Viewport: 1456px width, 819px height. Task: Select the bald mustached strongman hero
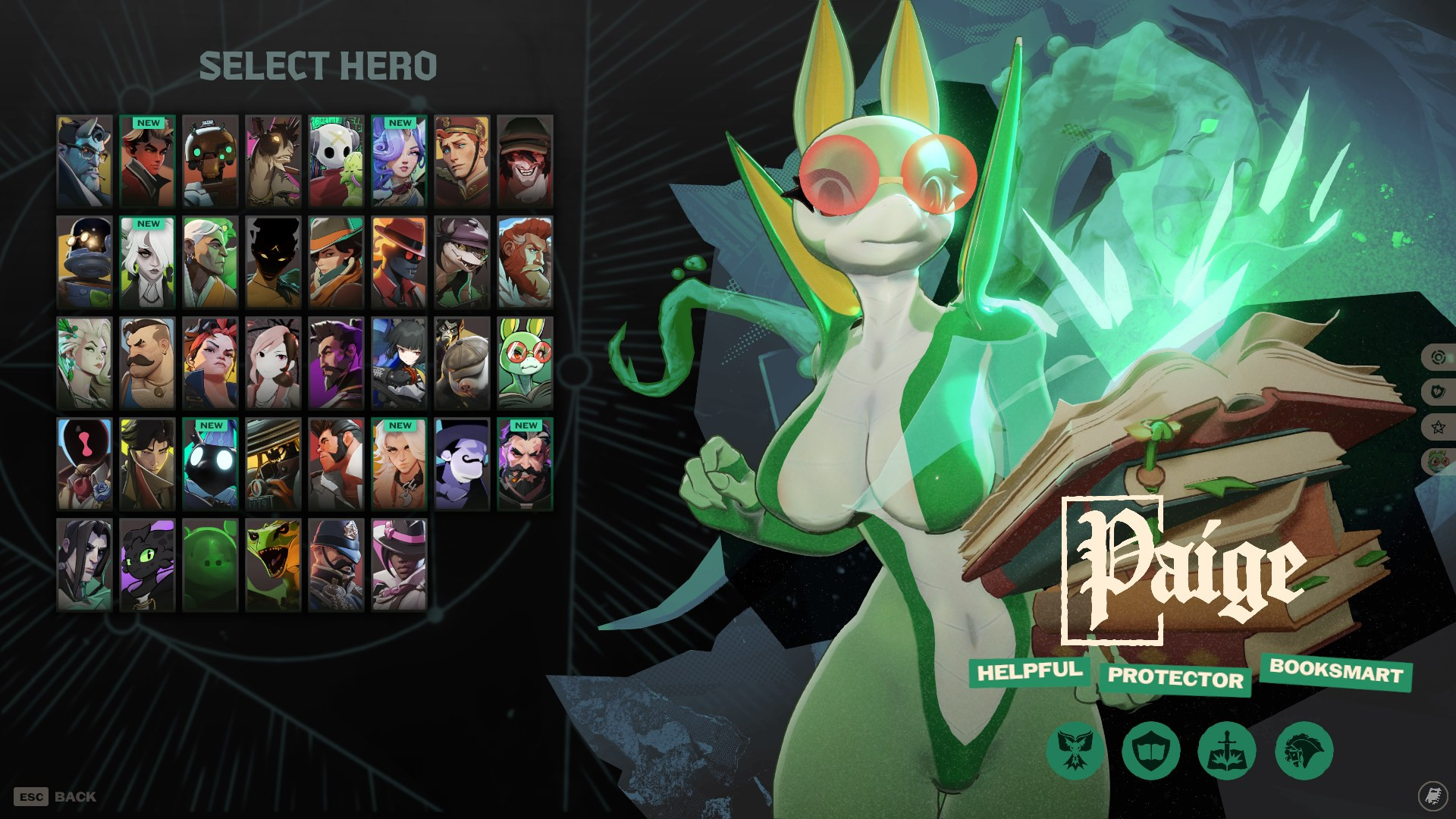(147, 363)
